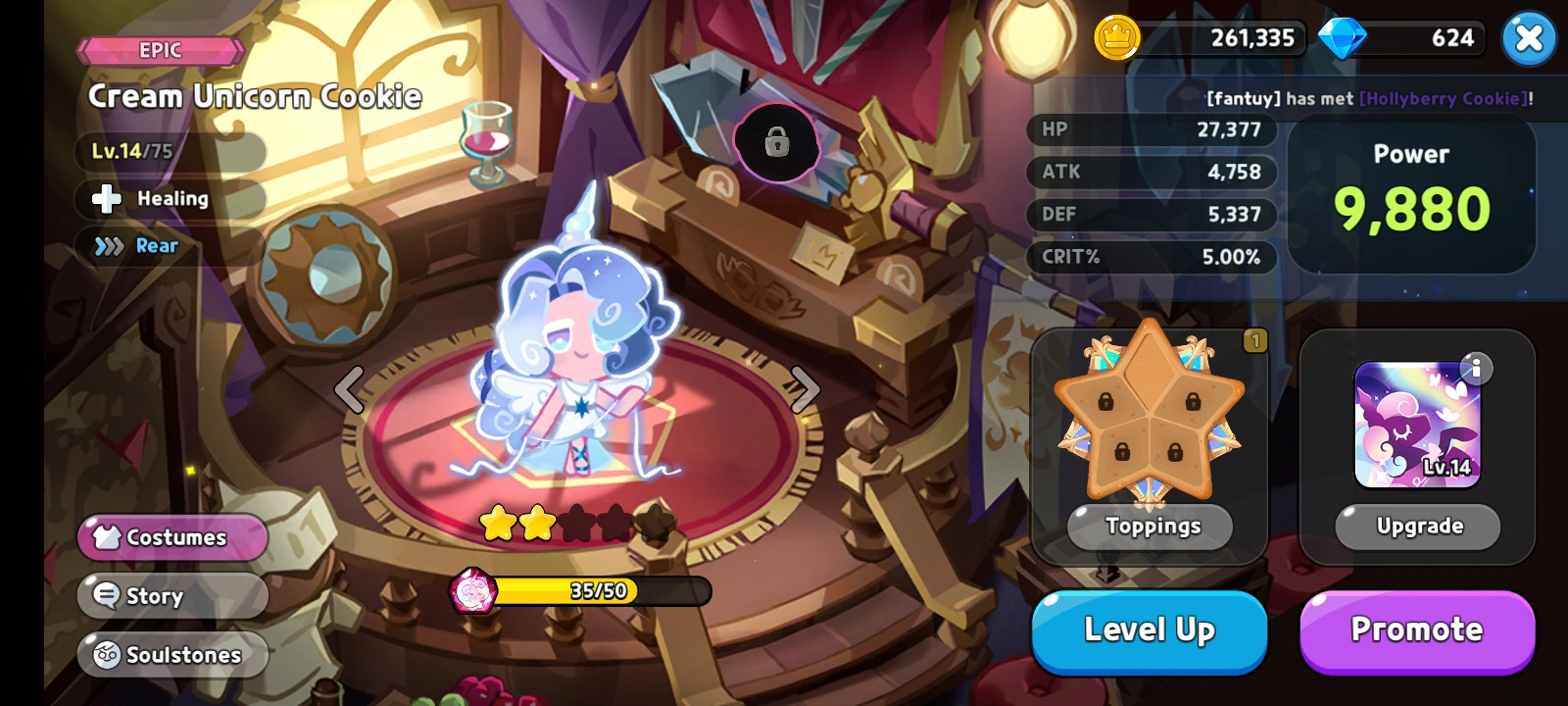Tap the gold crown currency icon
This screenshot has width=1568, height=706.
(x=1117, y=38)
